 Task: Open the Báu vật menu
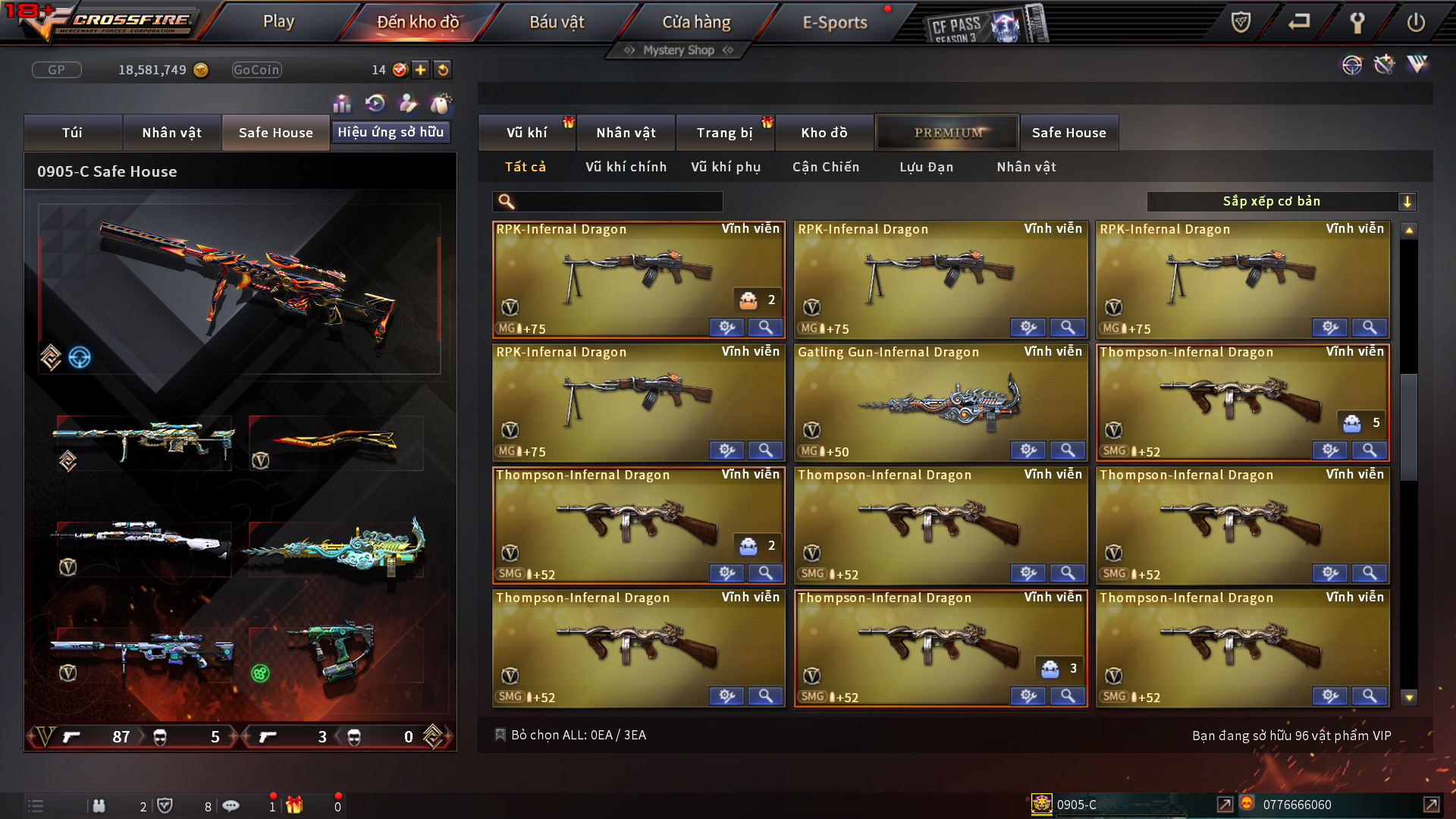pos(557,22)
